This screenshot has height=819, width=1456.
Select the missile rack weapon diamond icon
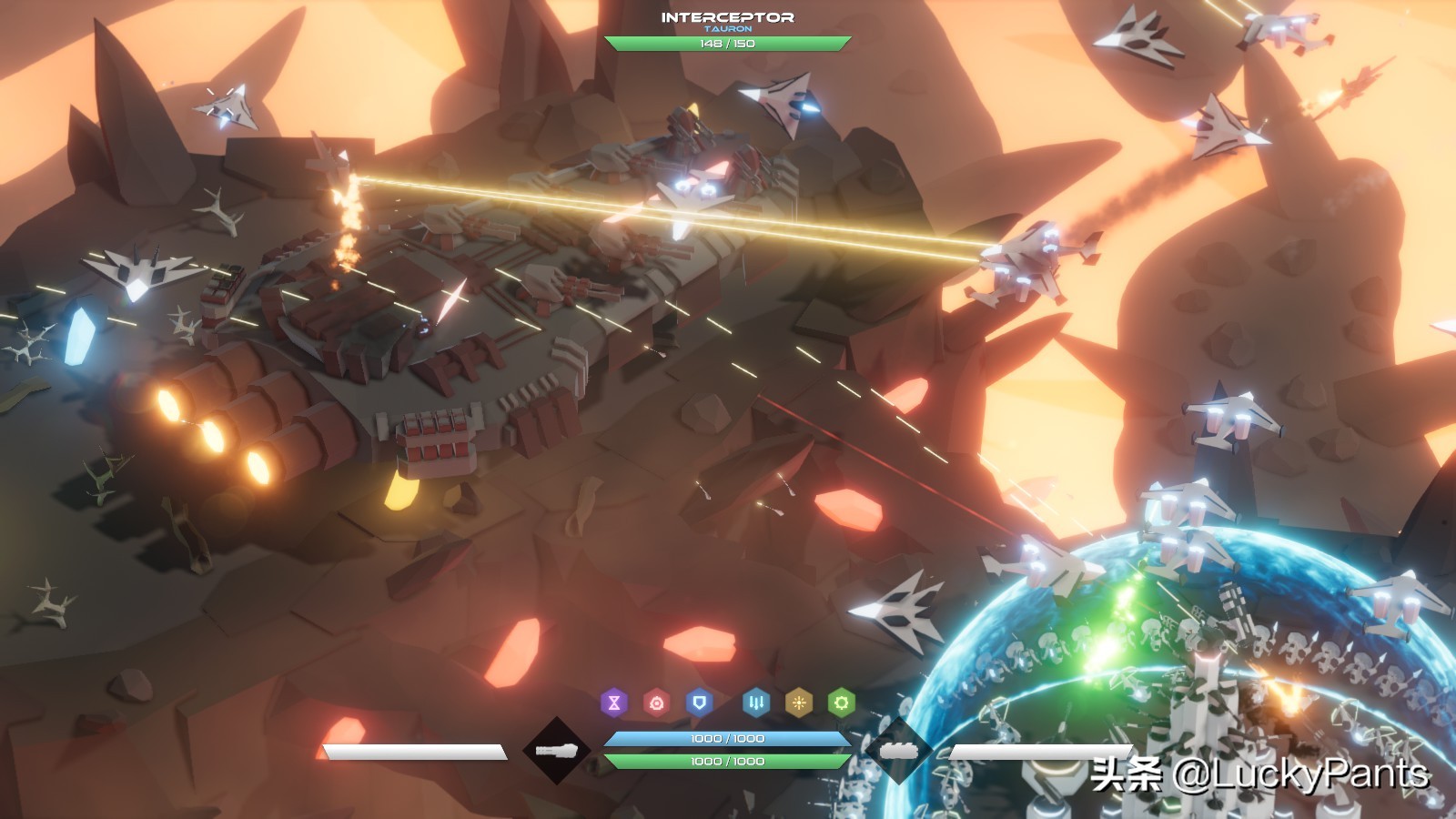point(899,751)
